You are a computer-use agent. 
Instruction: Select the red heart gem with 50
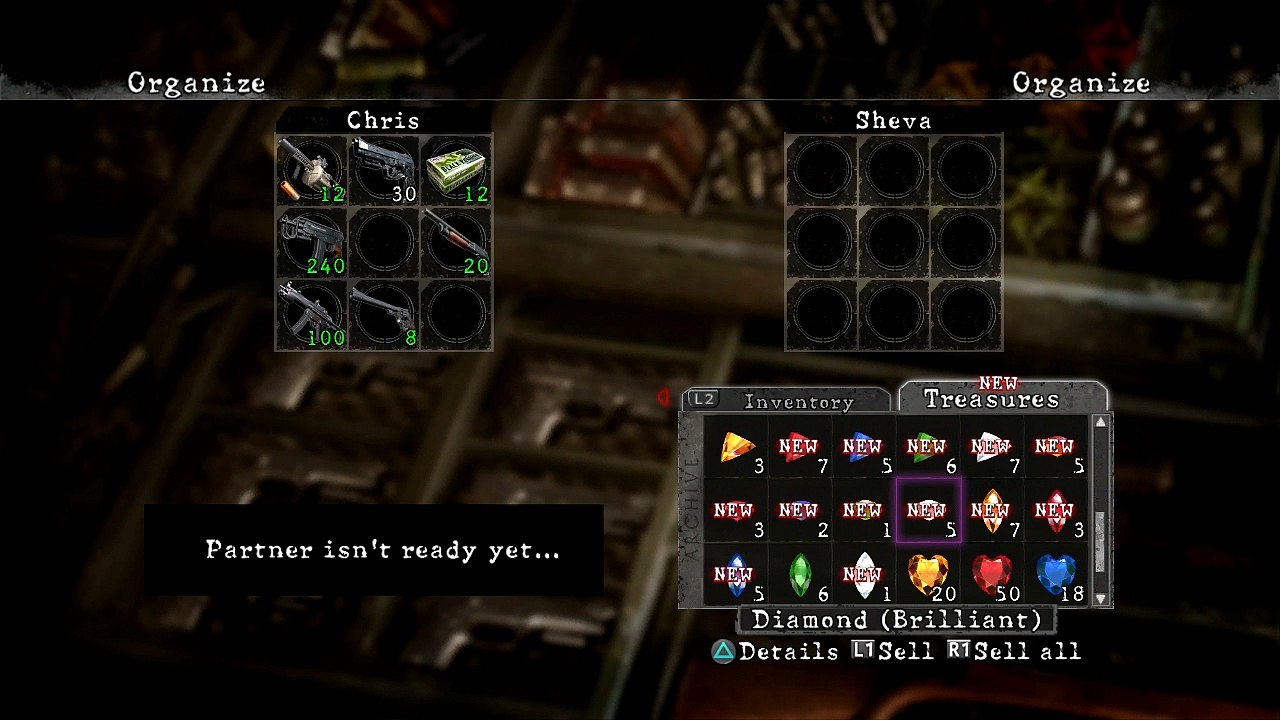pyautogui.click(x=992, y=574)
